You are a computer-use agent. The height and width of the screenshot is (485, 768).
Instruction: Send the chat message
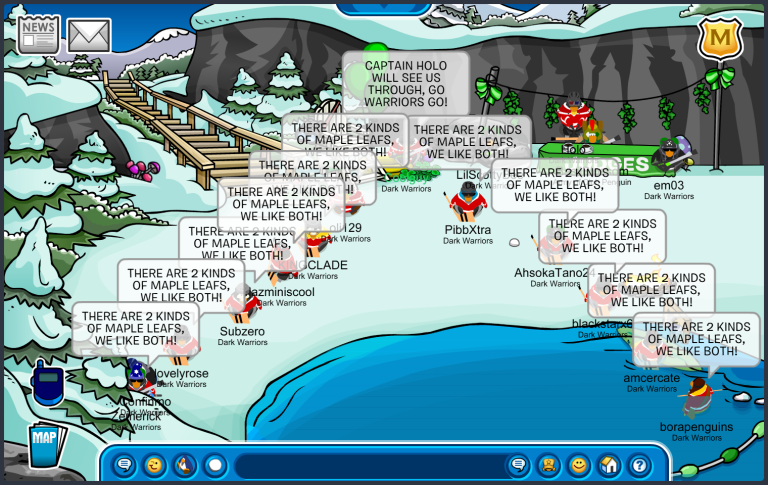[x=518, y=465]
